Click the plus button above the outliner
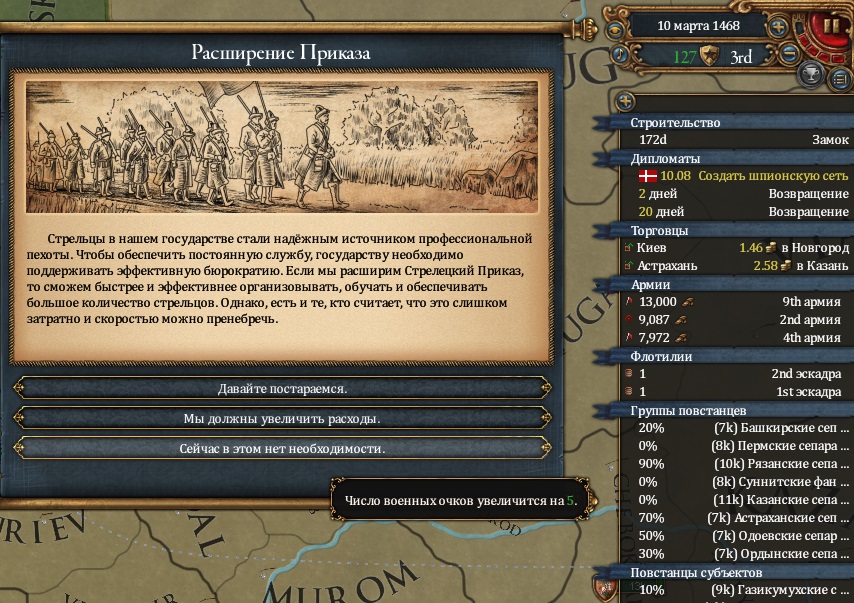854x603 pixels. point(626,101)
